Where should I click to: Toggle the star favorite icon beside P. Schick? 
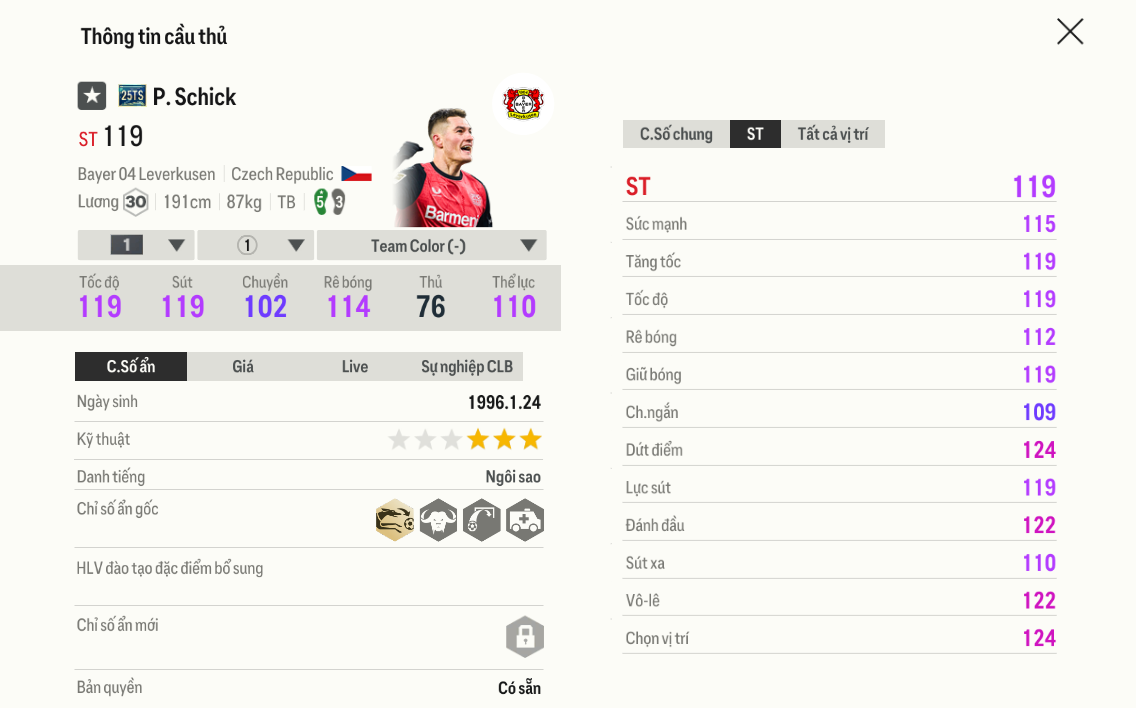coord(92,96)
